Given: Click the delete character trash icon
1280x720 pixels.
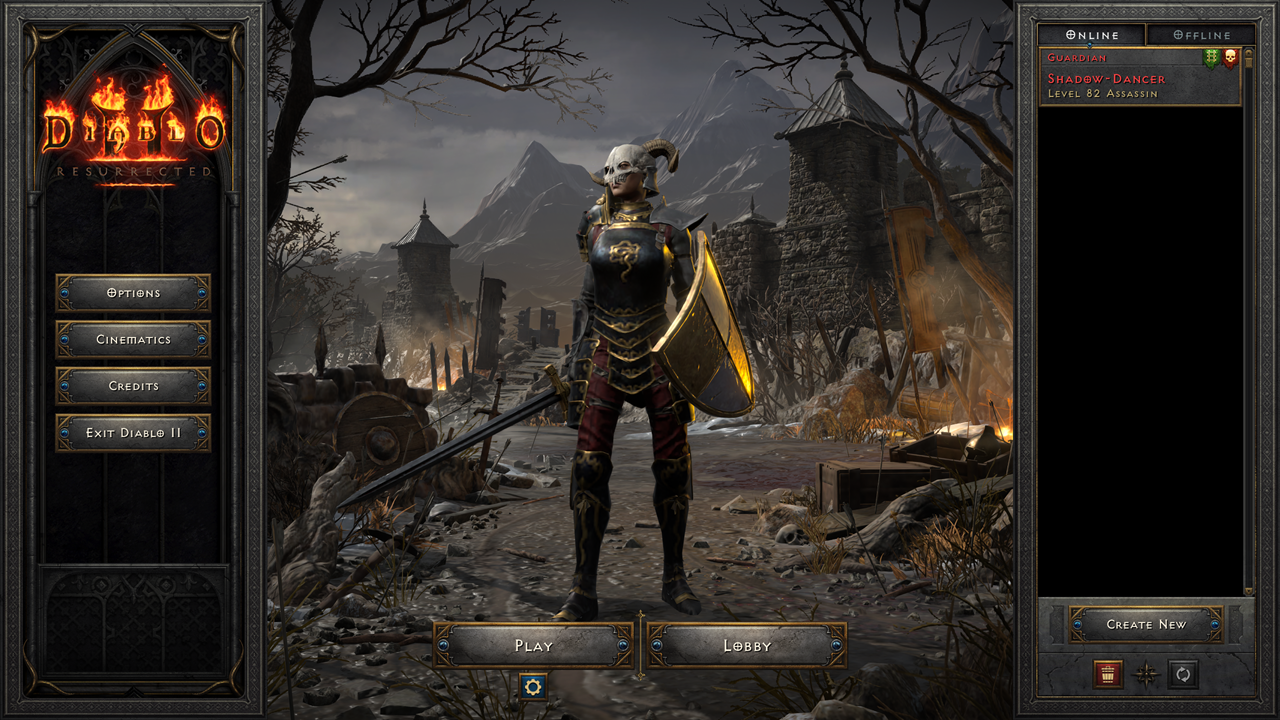Looking at the screenshot, I should (1108, 675).
